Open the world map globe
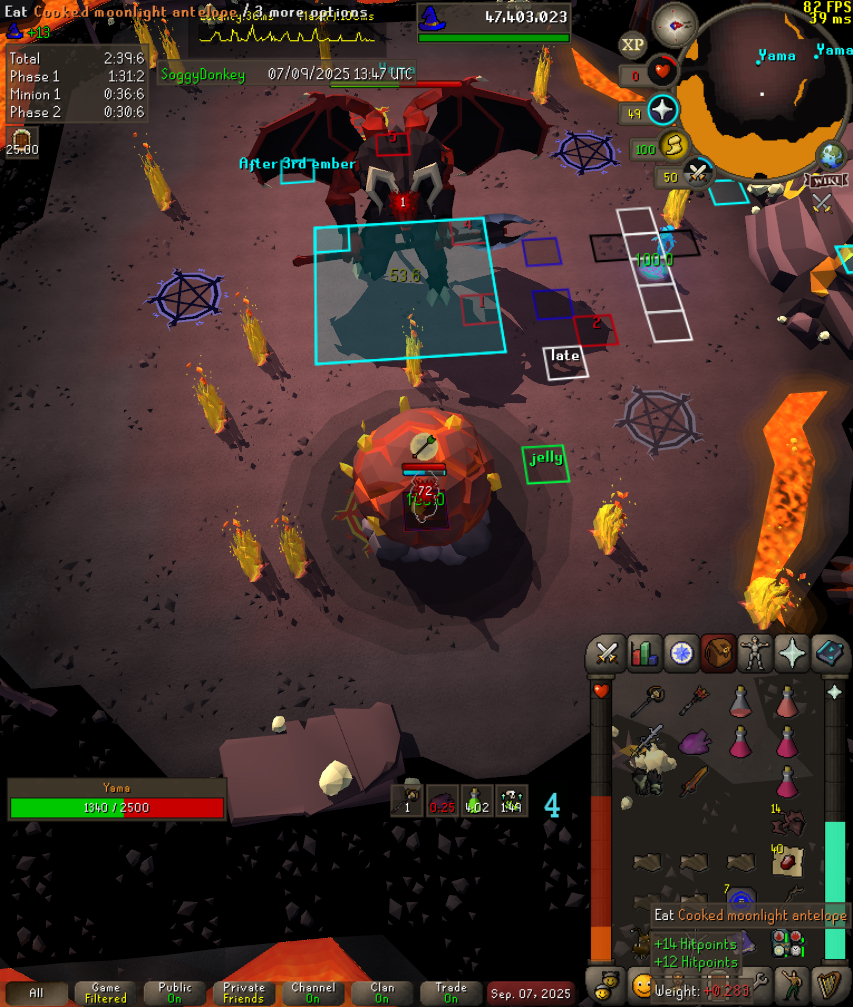The width and height of the screenshot is (853, 1007). (x=830, y=157)
